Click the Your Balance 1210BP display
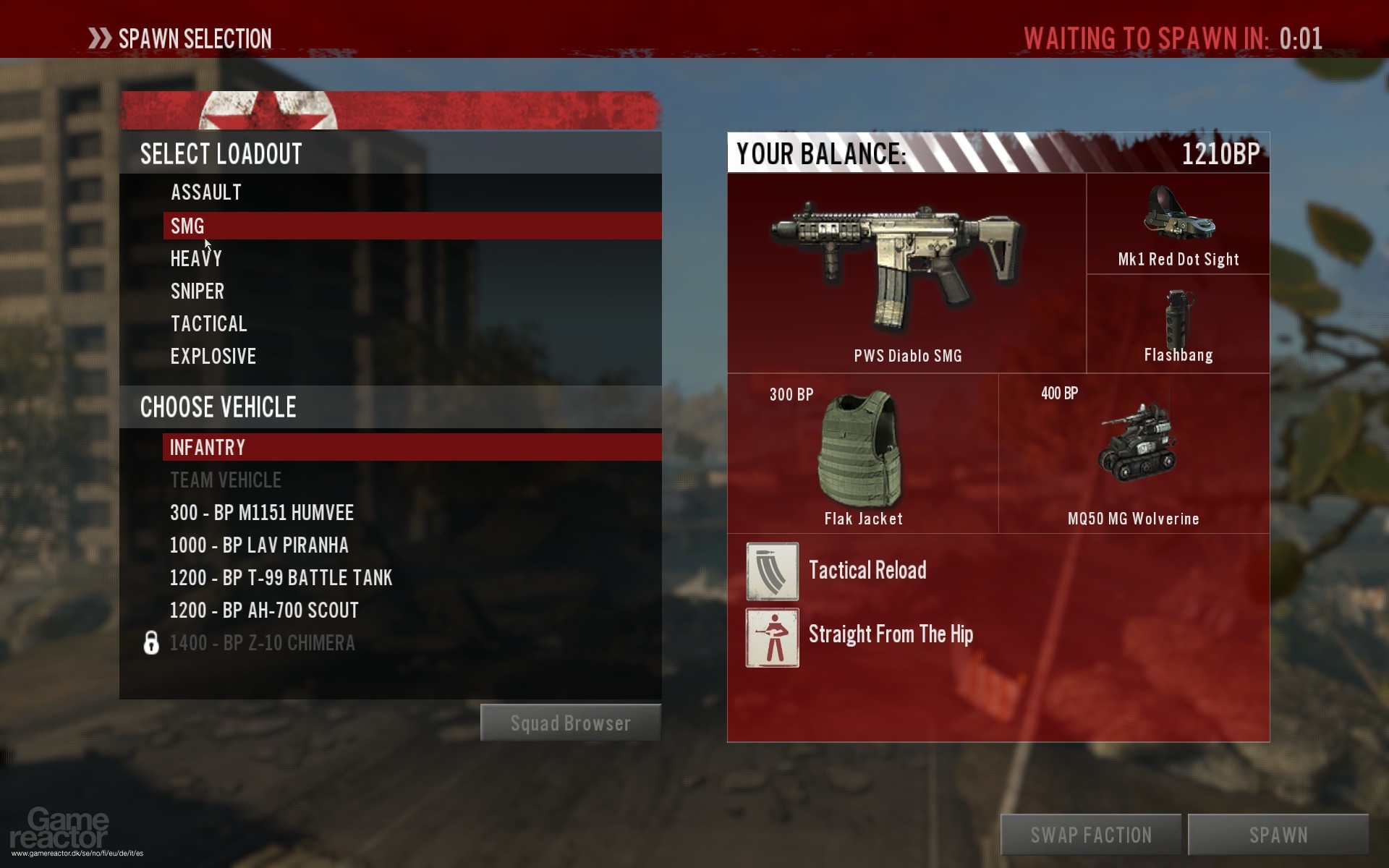Screen dimensions: 1389x868 pyautogui.click(x=998, y=154)
